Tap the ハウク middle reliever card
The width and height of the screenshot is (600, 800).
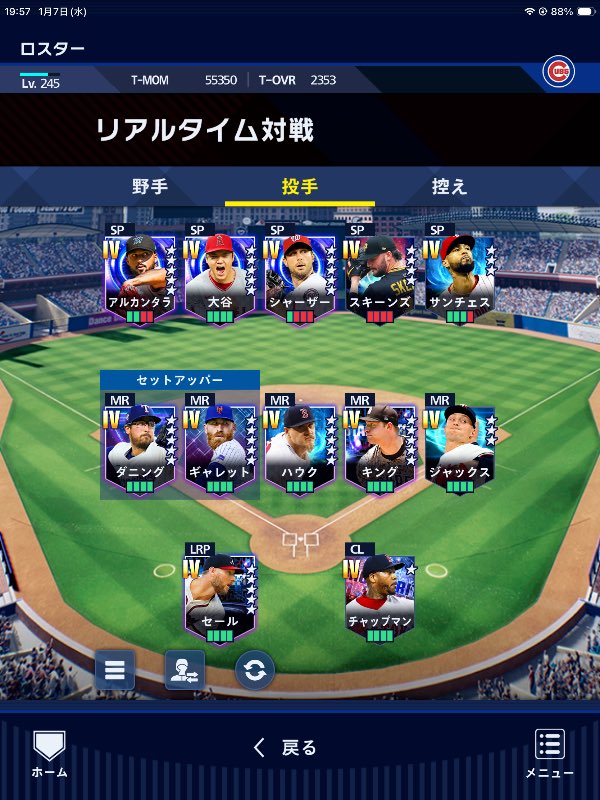tap(299, 447)
